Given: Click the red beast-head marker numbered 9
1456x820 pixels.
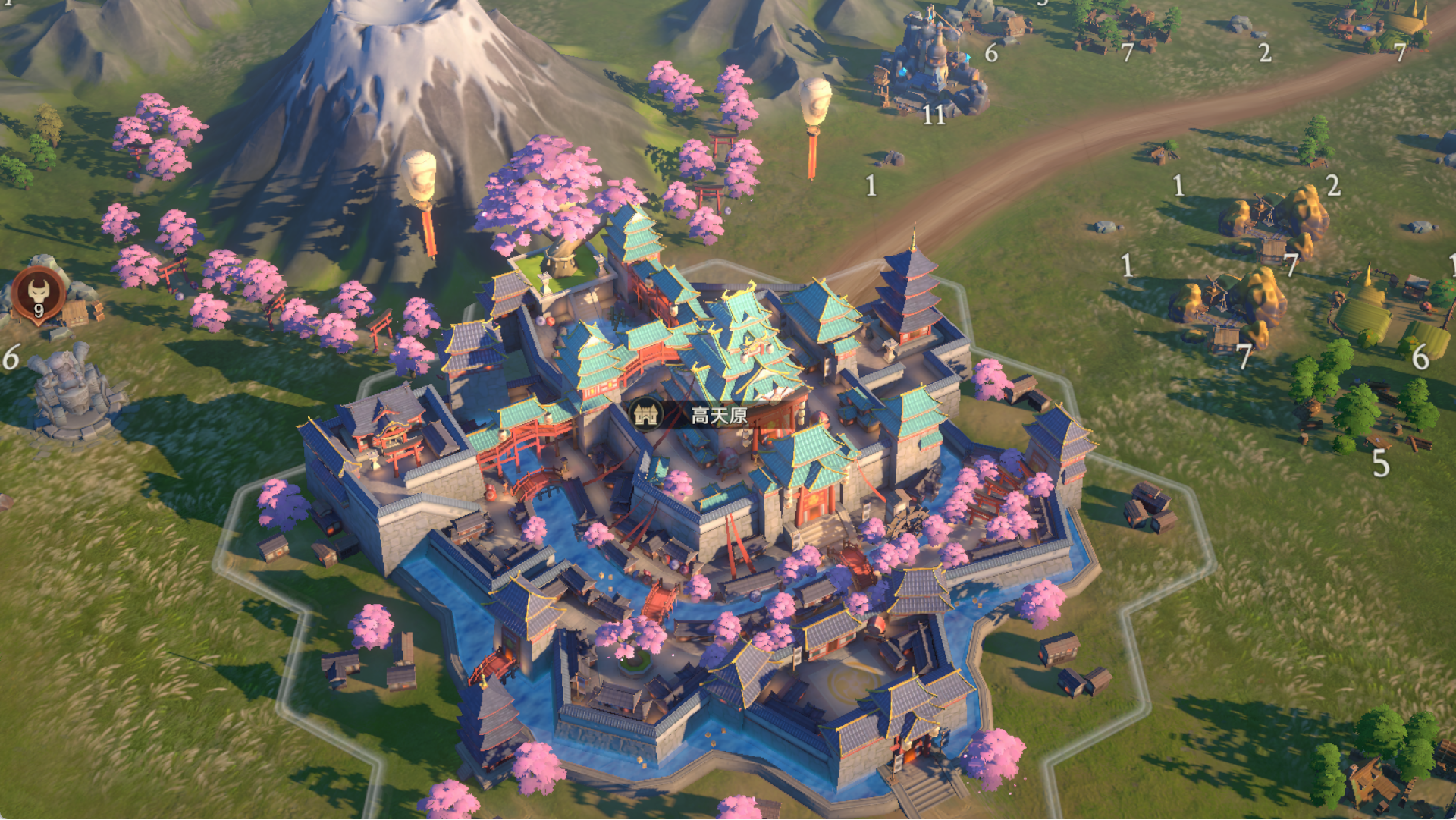Looking at the screenshot, I should click(39, 294).
